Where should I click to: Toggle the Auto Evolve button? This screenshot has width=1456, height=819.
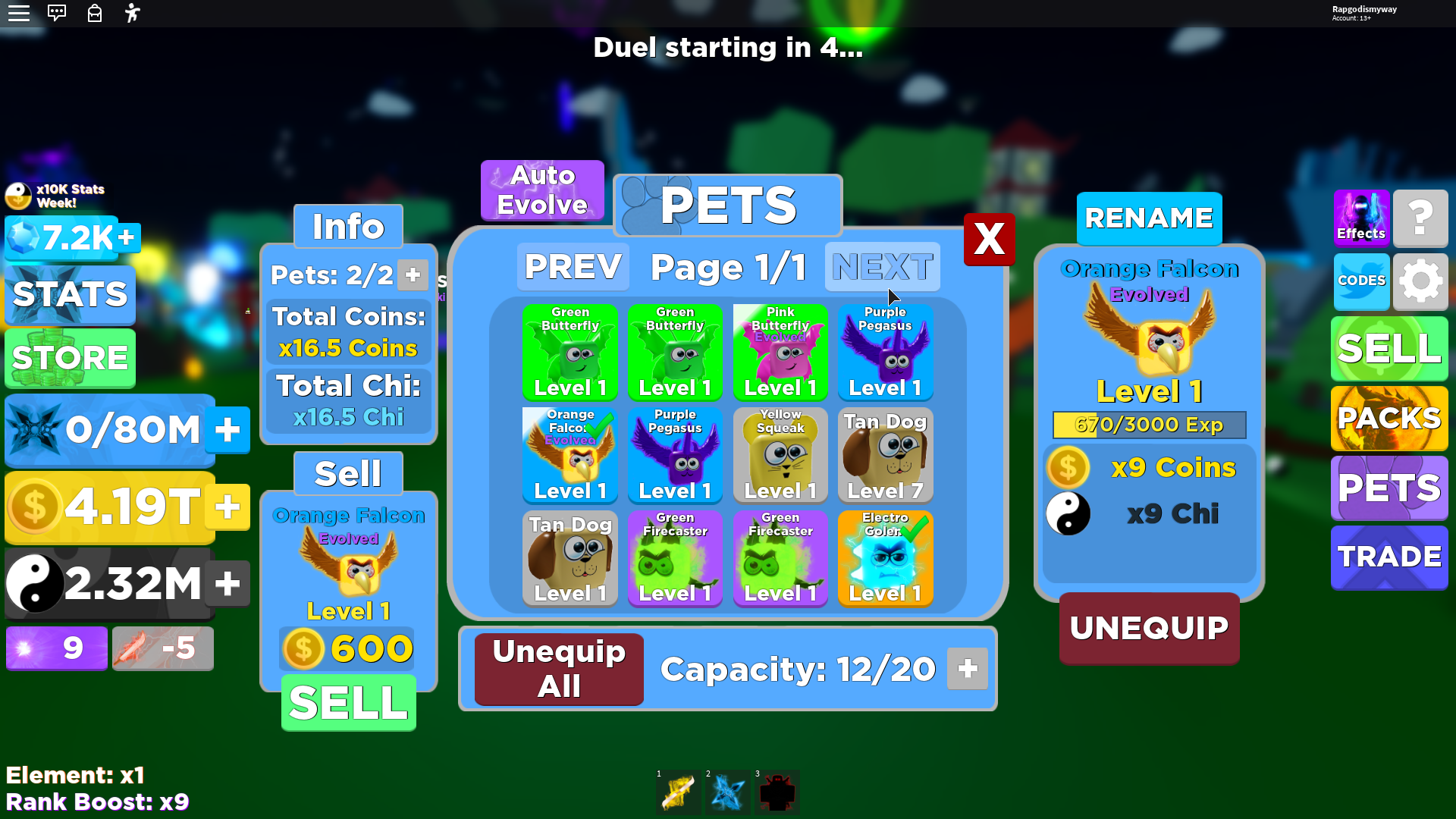tap(542, 190)
